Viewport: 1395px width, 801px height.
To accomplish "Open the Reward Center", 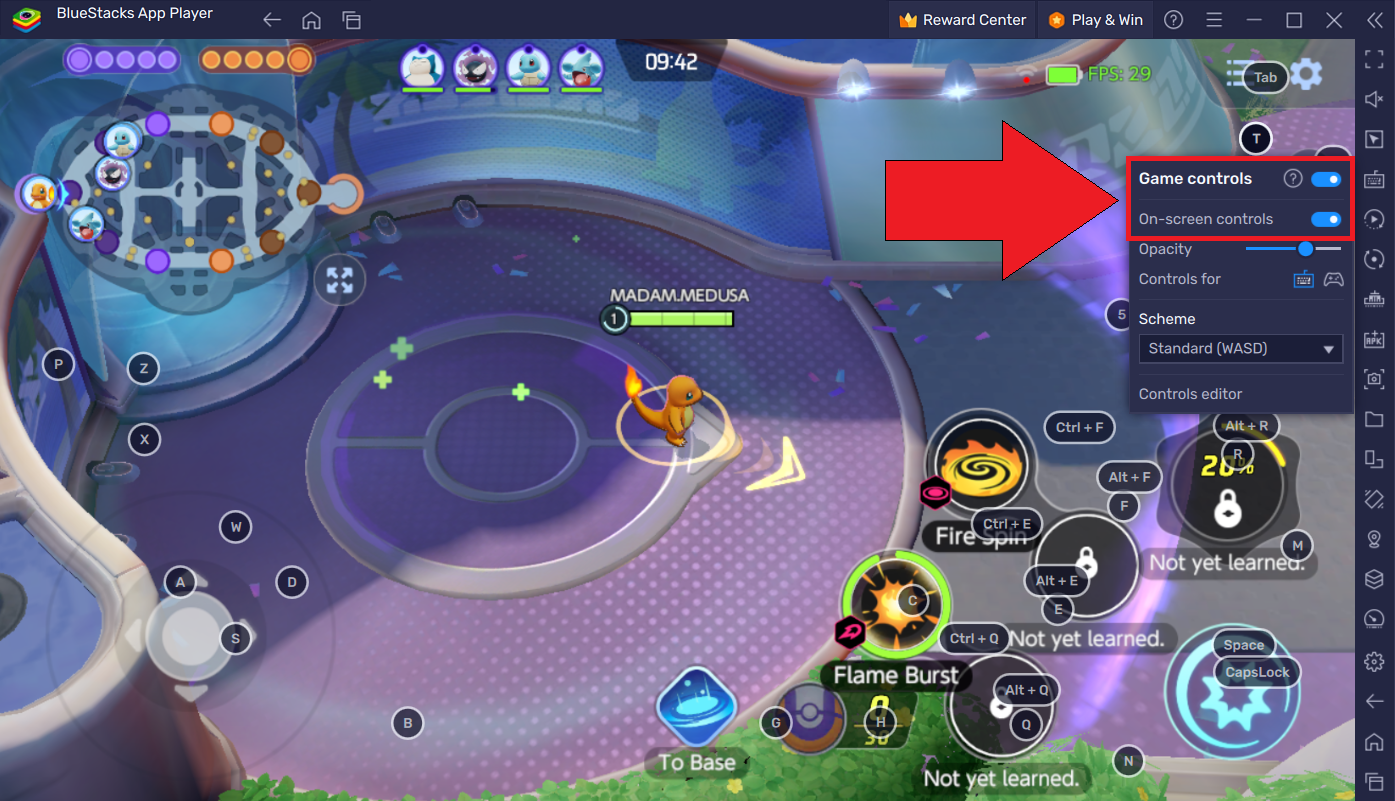I will 961,19.
